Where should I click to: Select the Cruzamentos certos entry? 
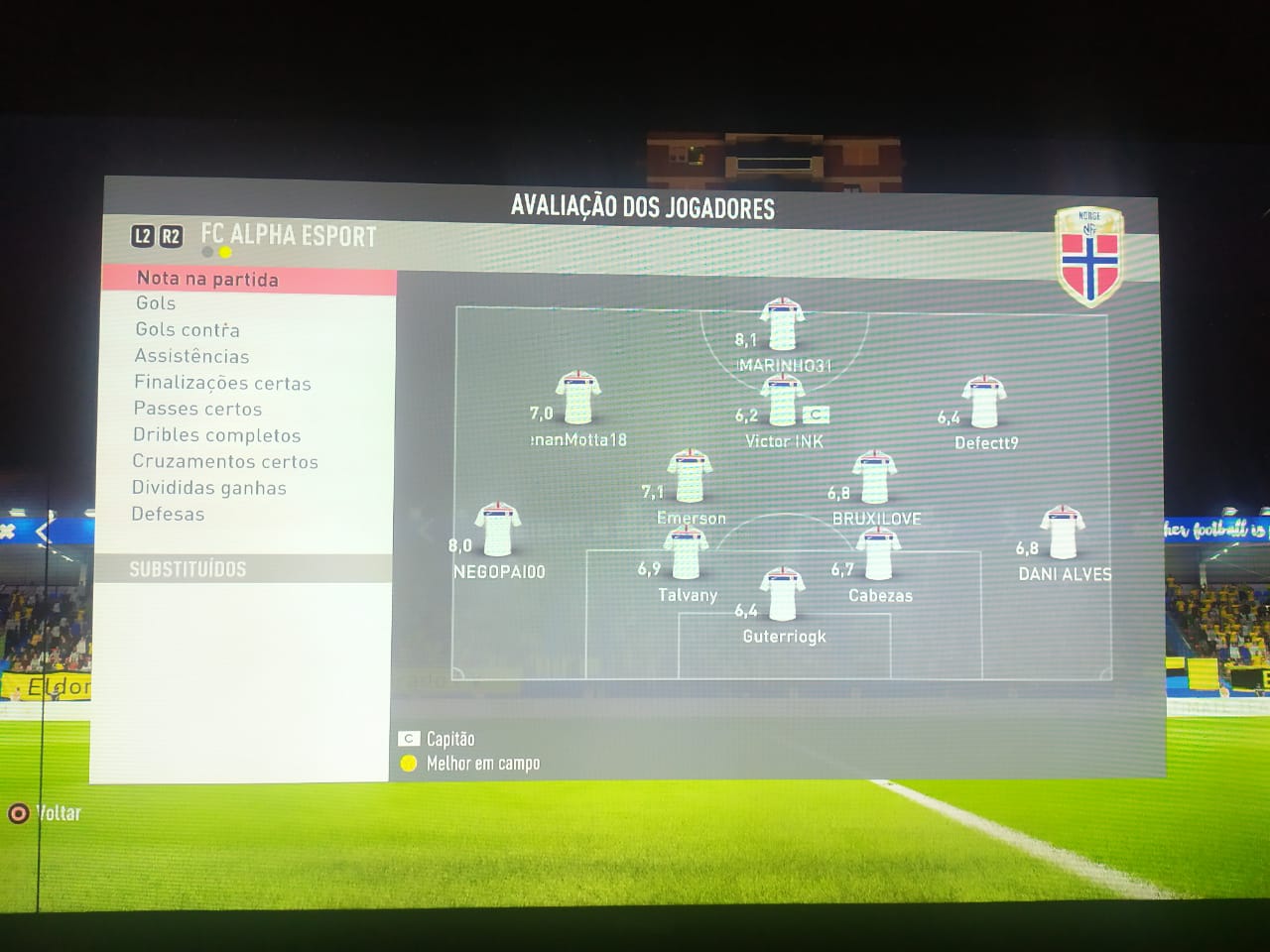225,461
